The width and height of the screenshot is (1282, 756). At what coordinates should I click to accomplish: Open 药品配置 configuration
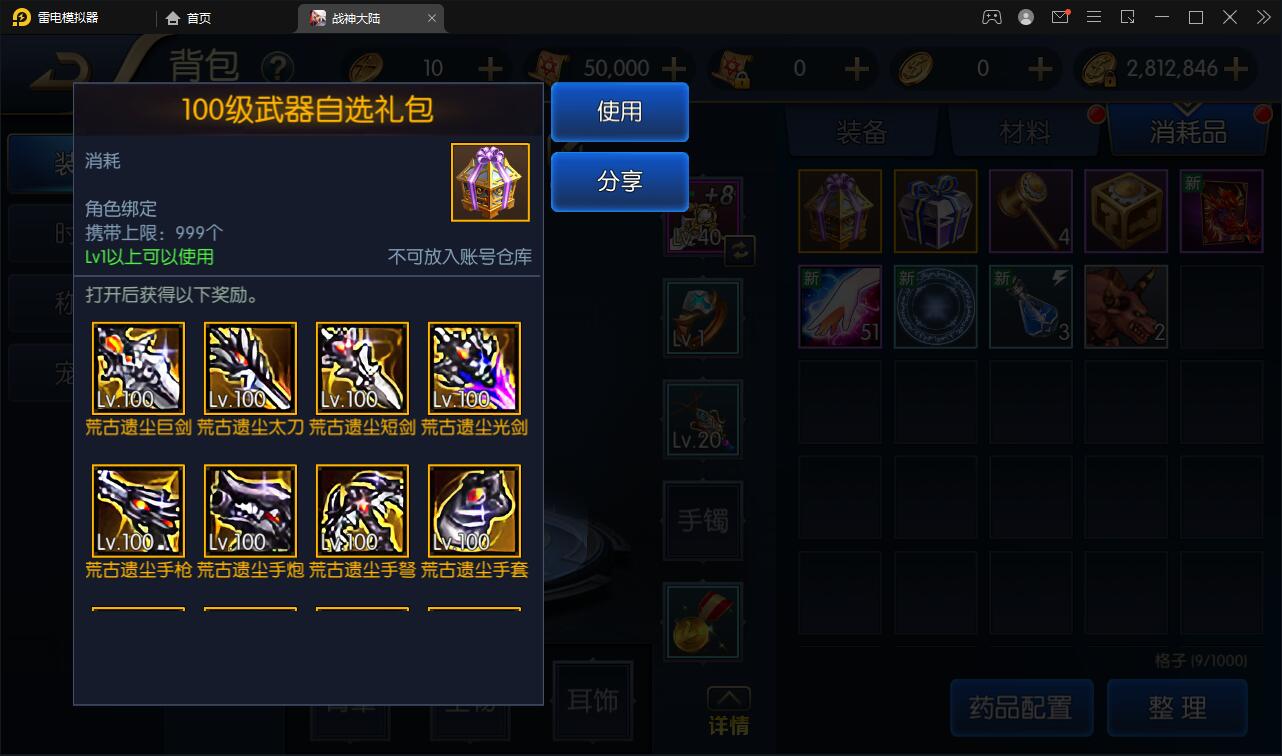tap(1021, 707)
